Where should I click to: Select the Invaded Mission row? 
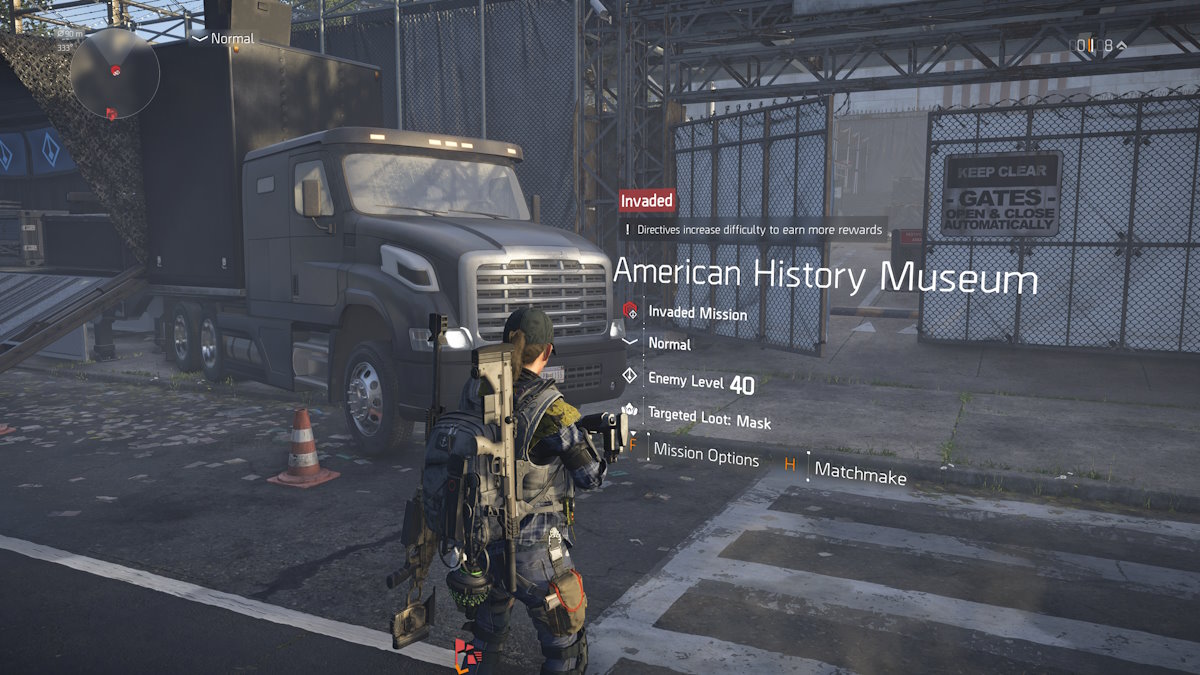point(697,313)
